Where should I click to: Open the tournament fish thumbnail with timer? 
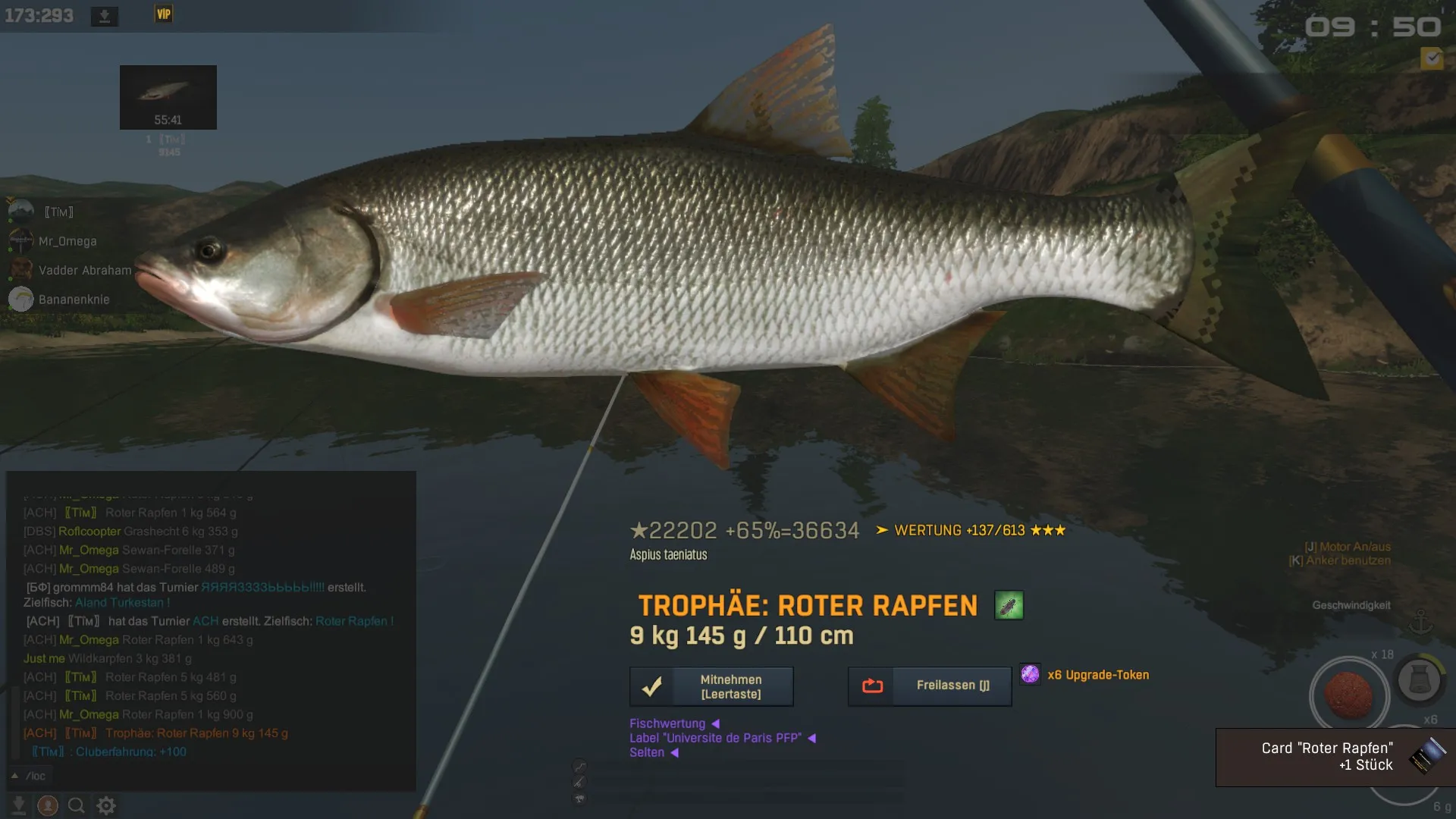tap(168, 97)
